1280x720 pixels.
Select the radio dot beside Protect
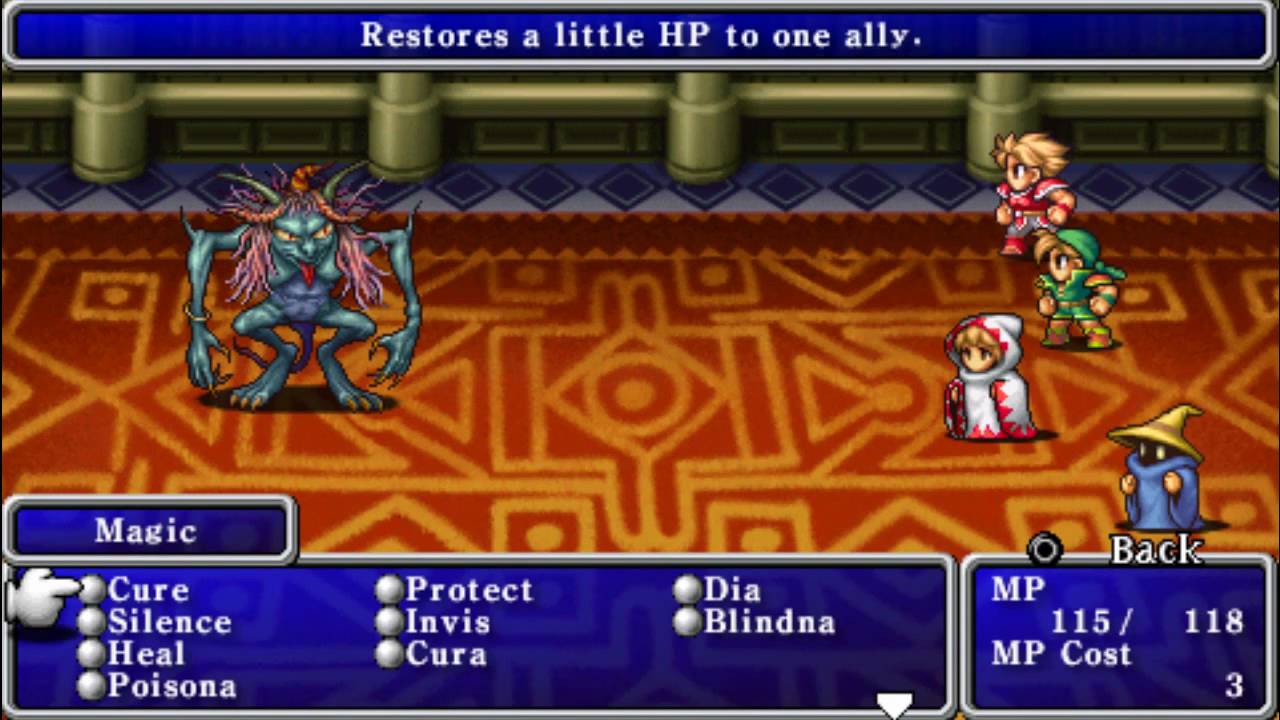[x=388, y=590]
